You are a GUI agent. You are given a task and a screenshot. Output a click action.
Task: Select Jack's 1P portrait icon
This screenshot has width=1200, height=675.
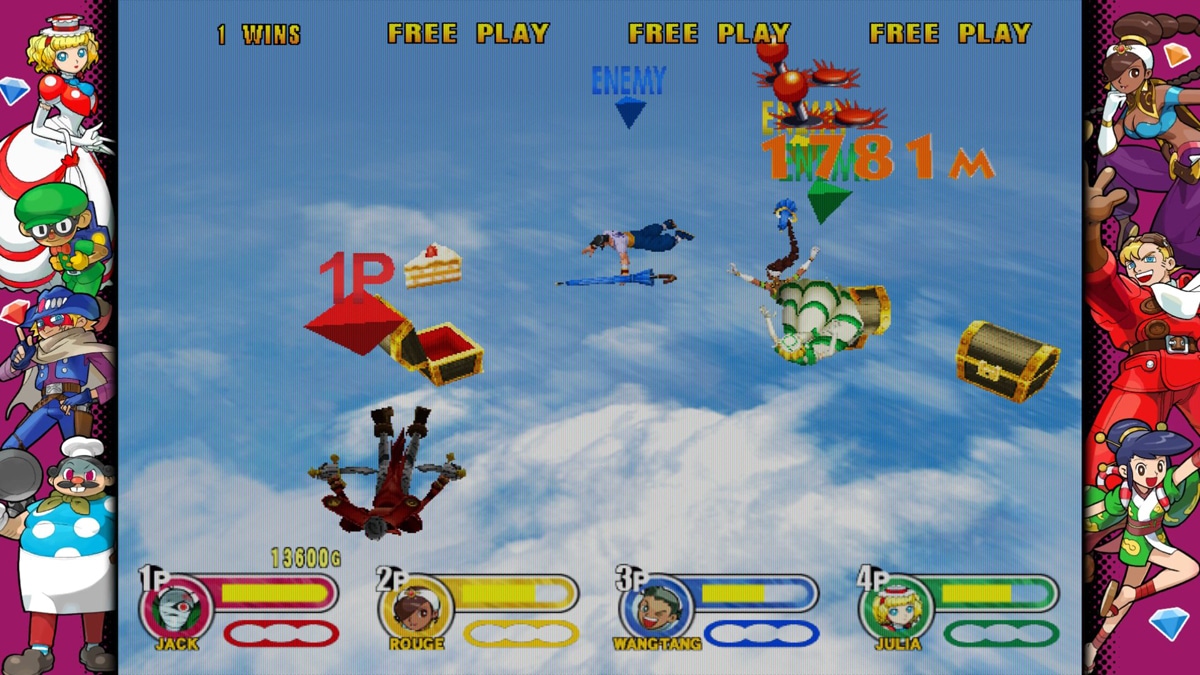click(x=178, y=607)
